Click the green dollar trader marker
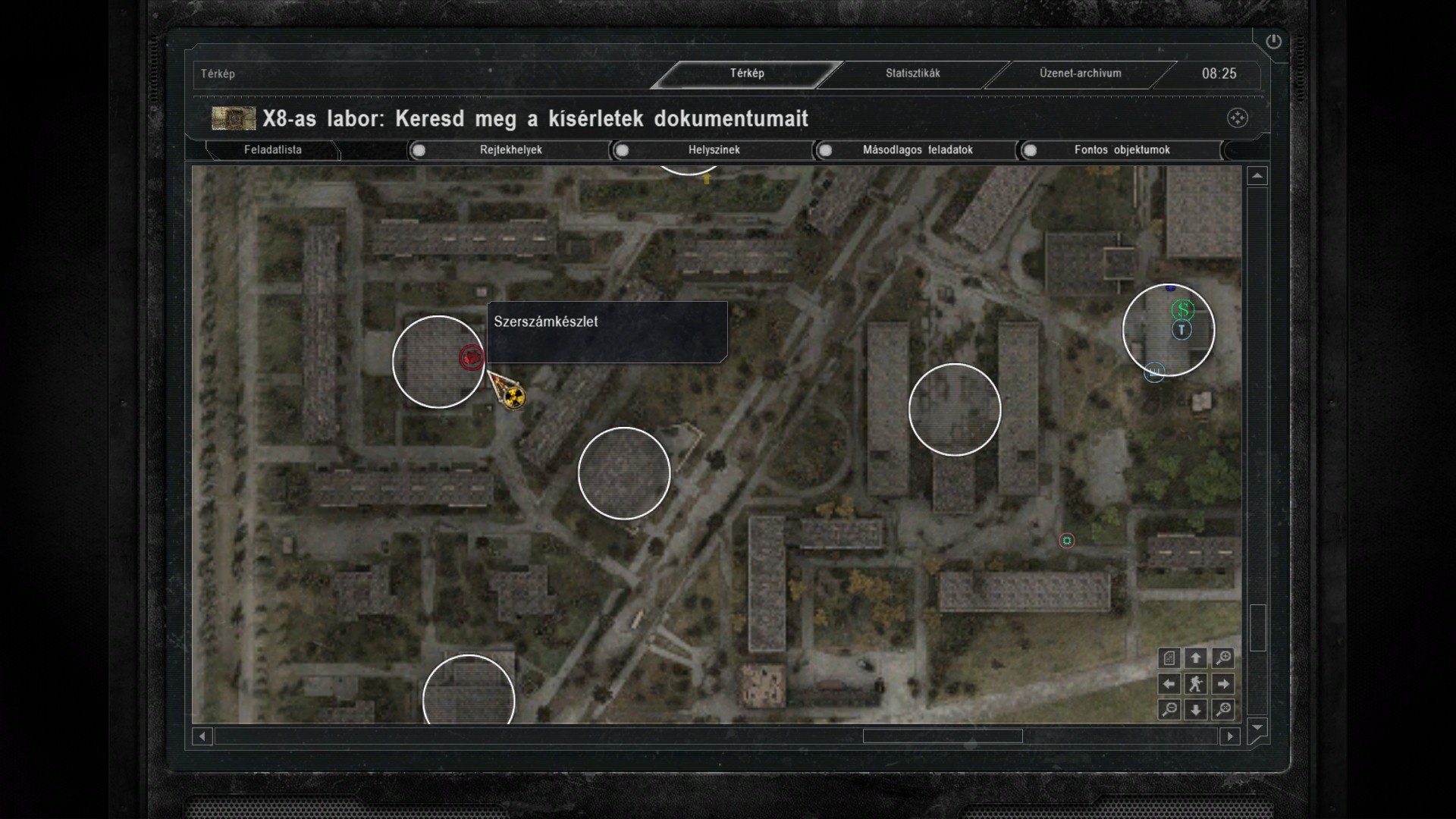Screen dimensions: 1456x819 pyautogui.click(x=1182, y=309)
